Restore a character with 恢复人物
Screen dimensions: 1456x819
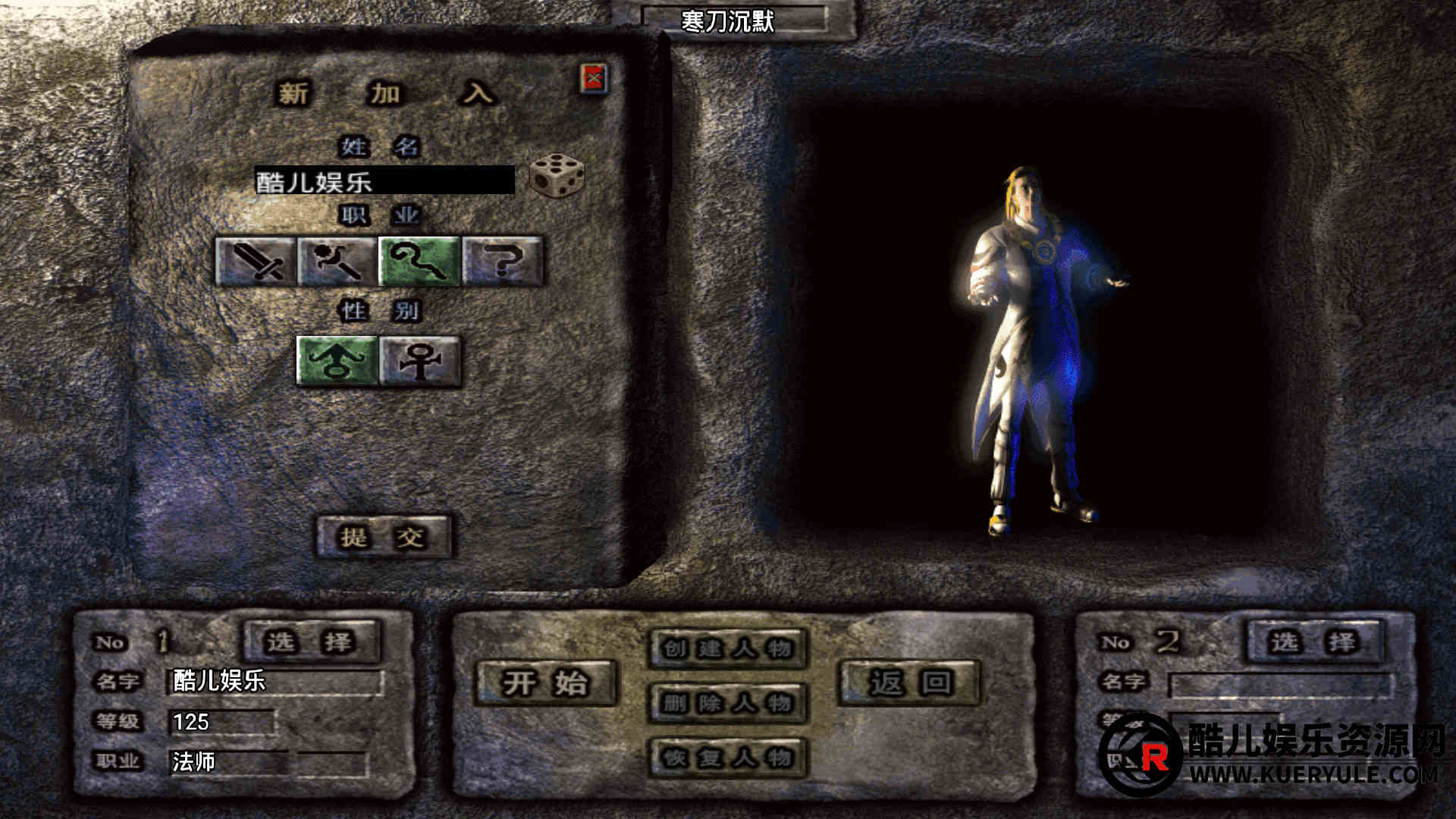click(x=728, y=757)
